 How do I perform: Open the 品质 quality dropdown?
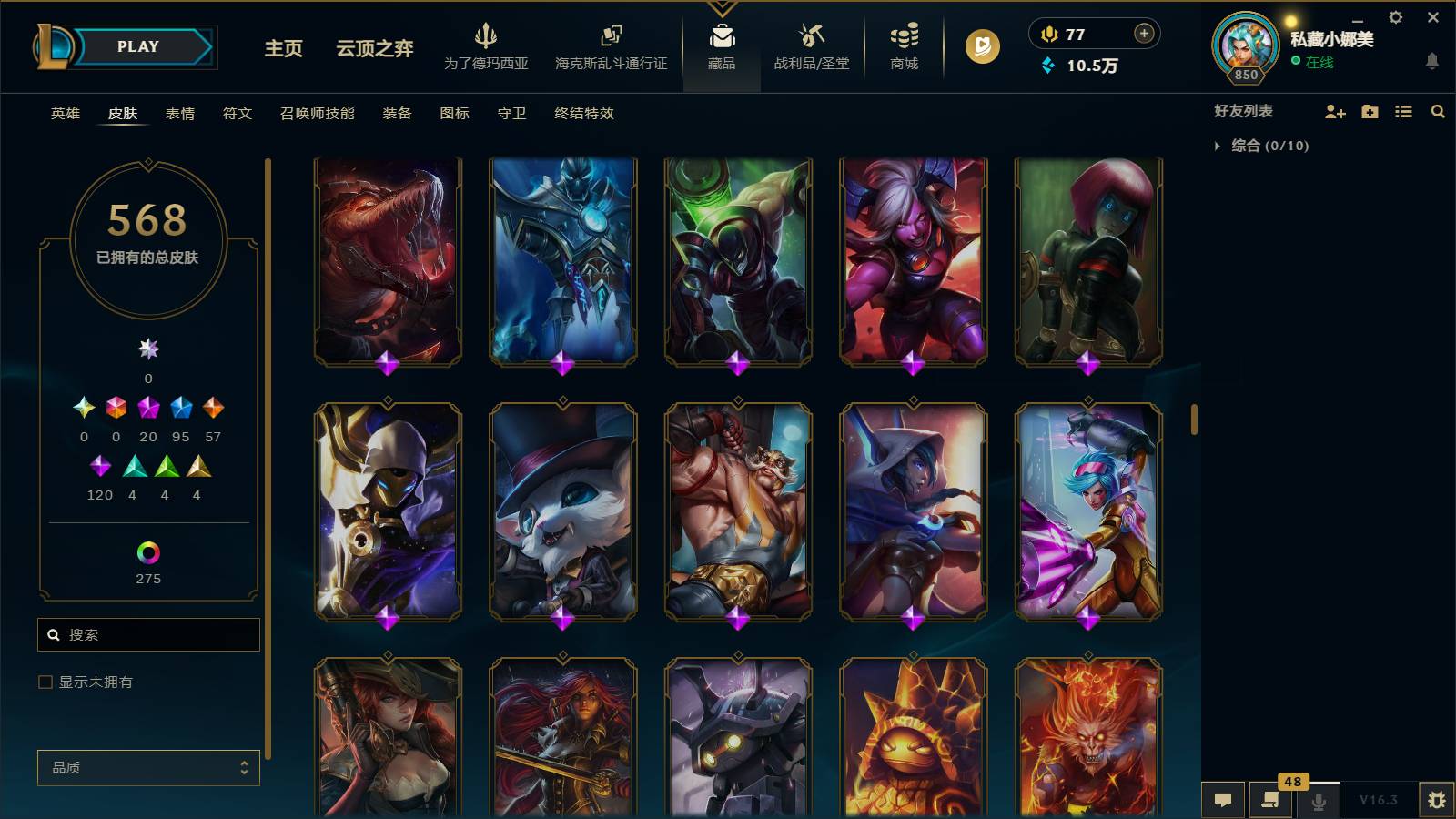tap(148, 767)
